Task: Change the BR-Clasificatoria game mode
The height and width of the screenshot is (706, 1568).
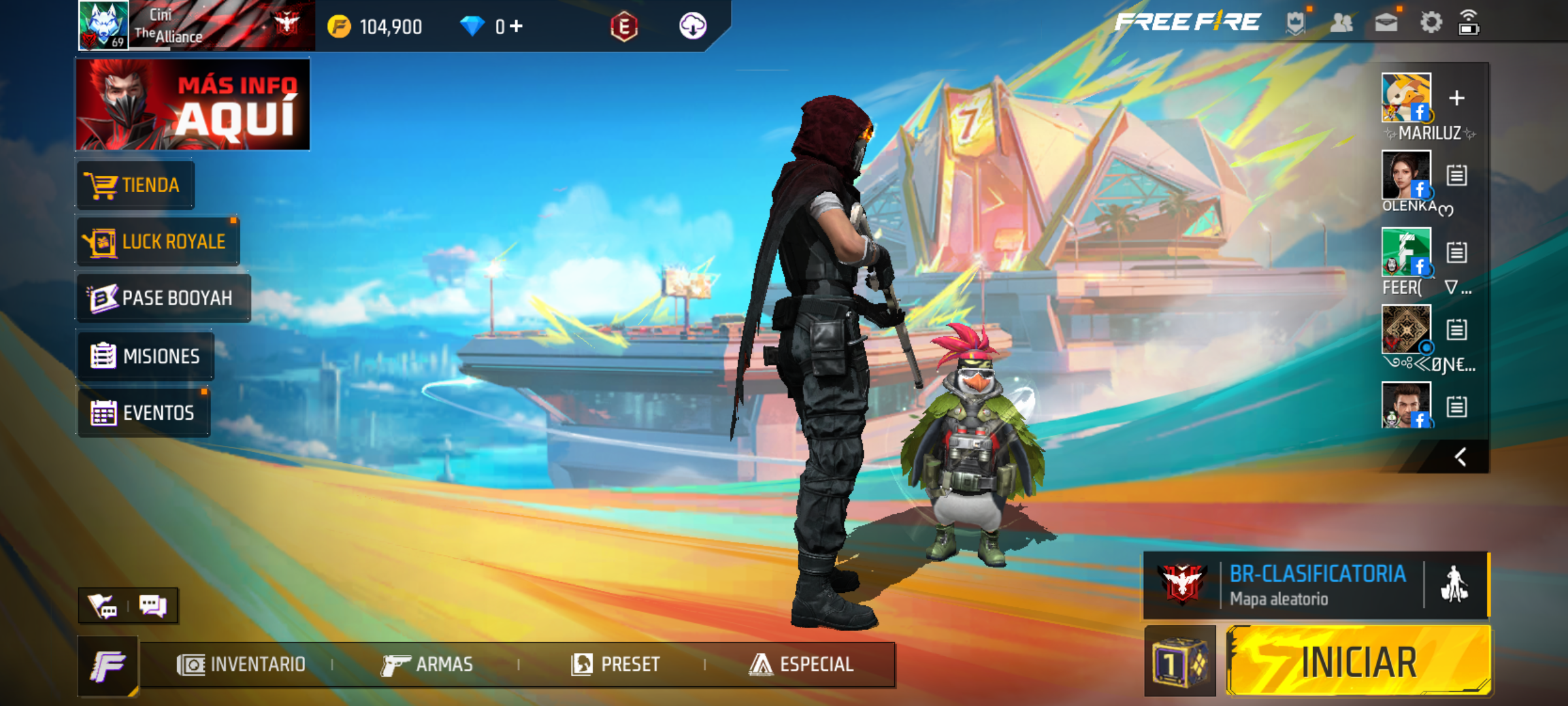Action: click(x=1316, y=585)
